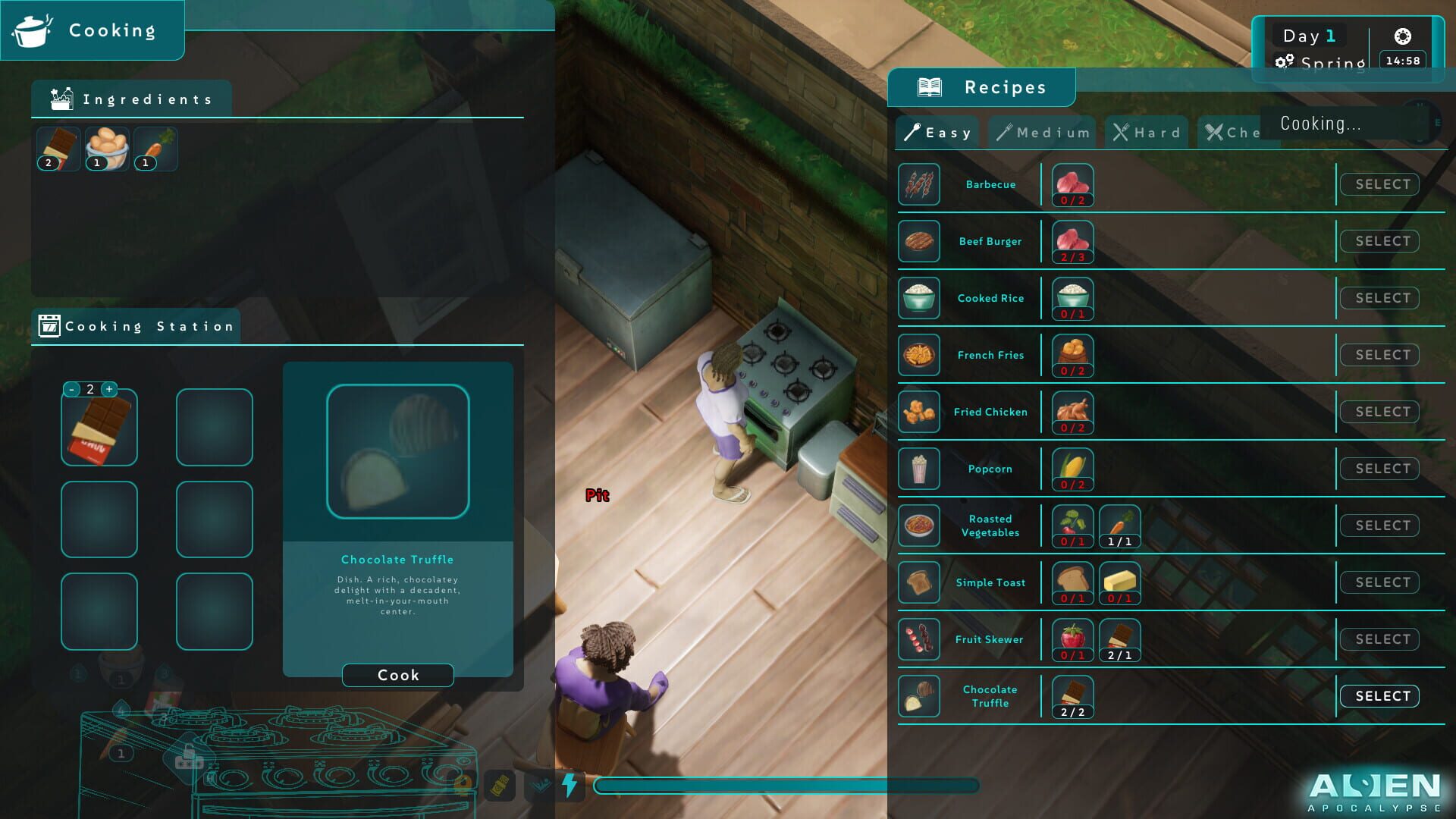Click the yellow chocolate item icon in bottom bar
The image size is (1456, 819).
tap(501, 786)
